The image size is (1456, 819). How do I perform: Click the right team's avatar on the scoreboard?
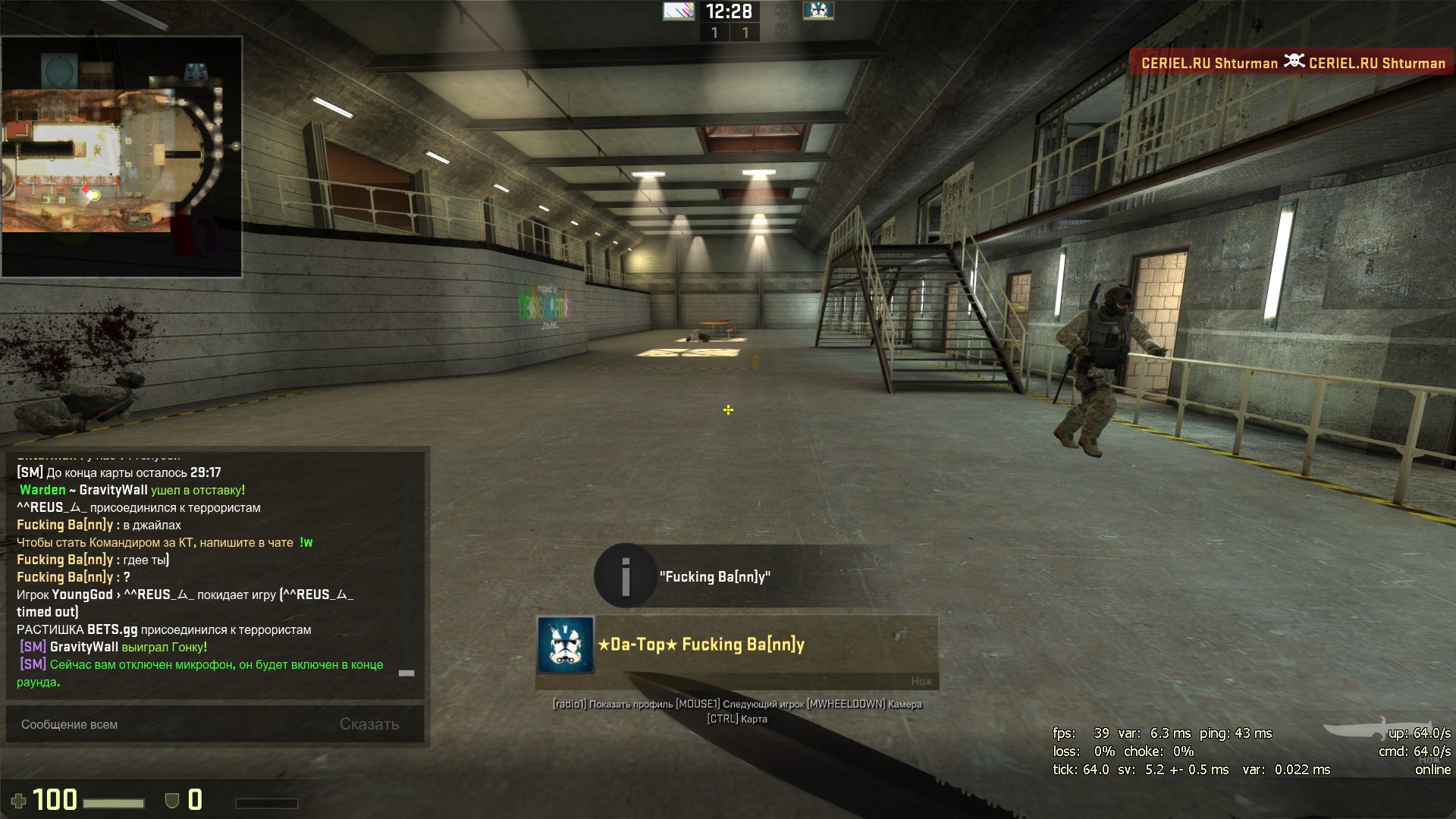point(818,11)
